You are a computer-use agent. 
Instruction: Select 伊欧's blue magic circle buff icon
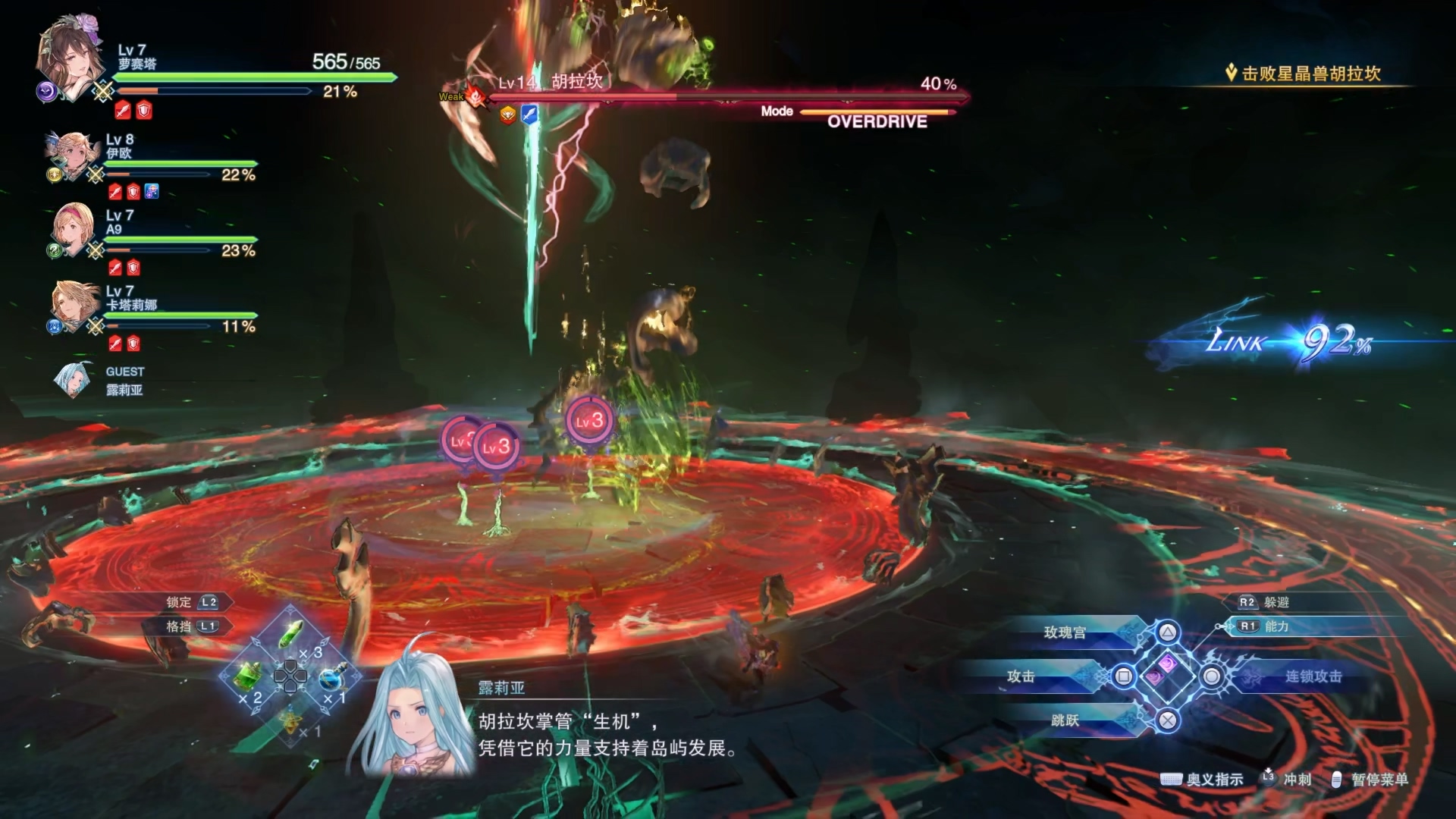151,193
